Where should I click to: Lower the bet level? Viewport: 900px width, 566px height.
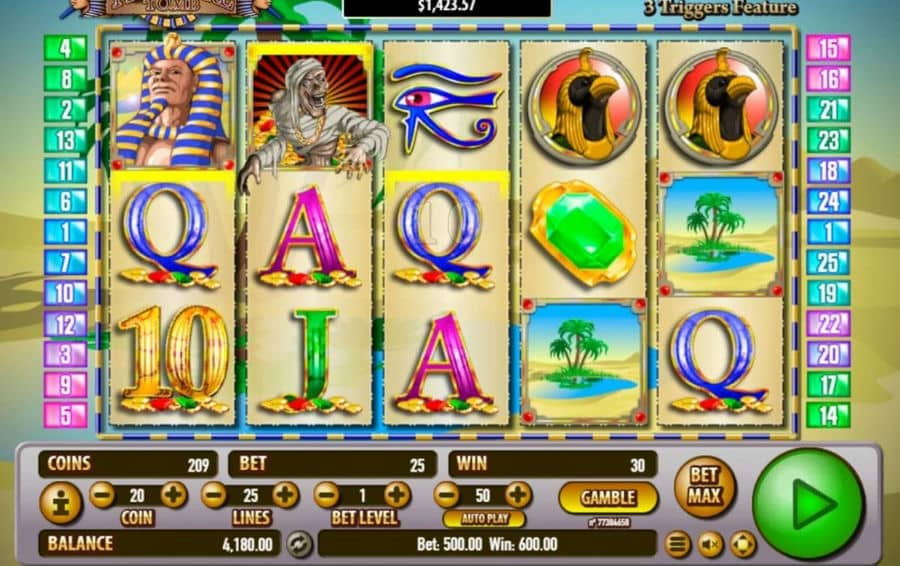pyautogui.click(x=326, y=494)
